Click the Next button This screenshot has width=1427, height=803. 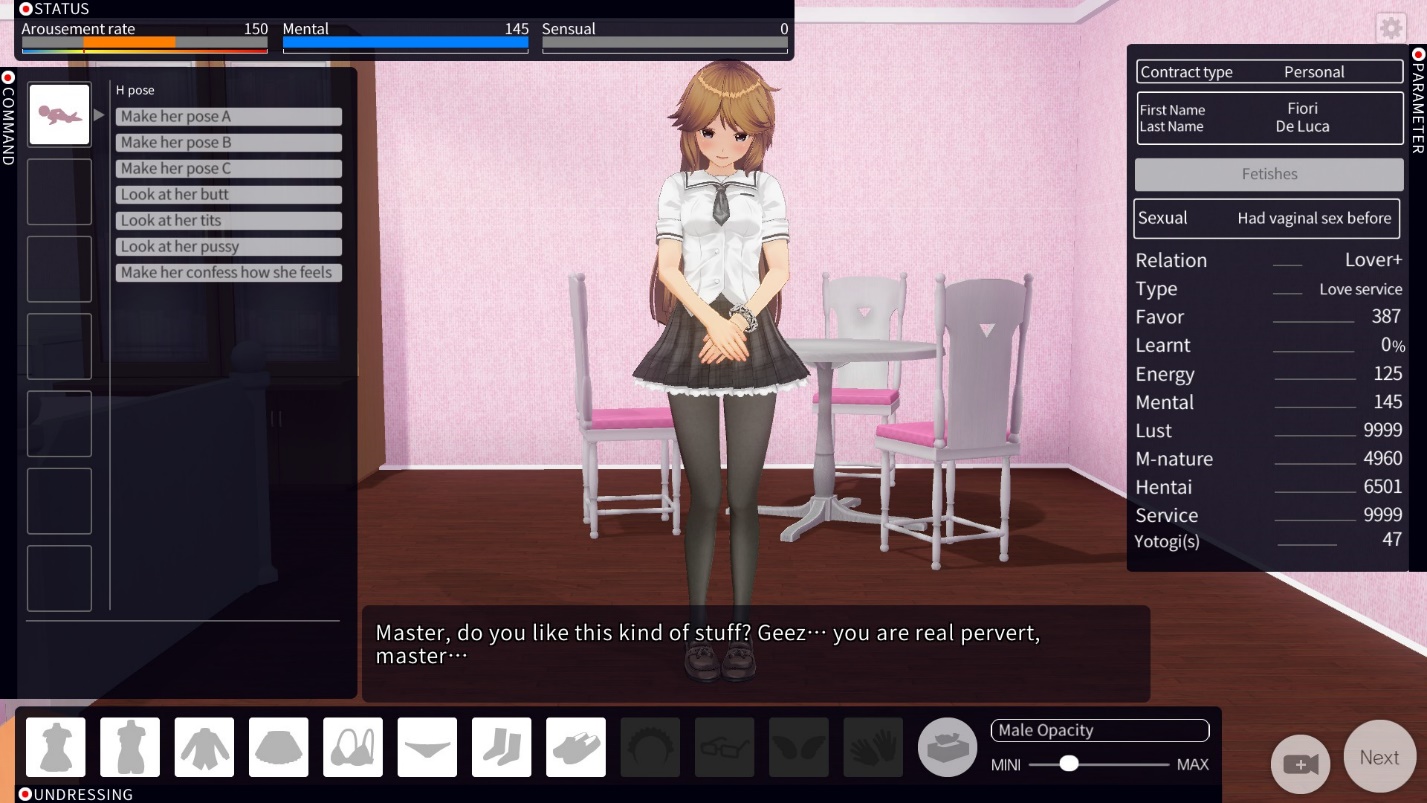[1379, 757]
